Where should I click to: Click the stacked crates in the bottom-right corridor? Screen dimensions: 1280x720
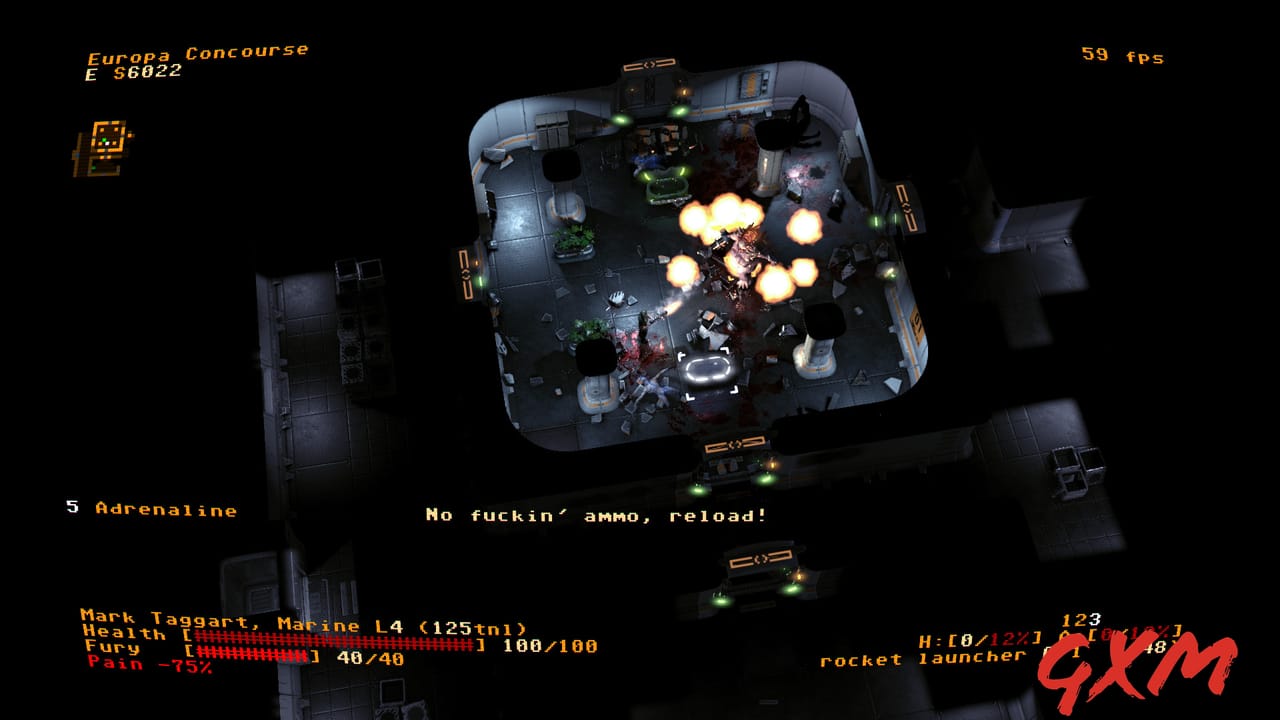pos(1080,470)
